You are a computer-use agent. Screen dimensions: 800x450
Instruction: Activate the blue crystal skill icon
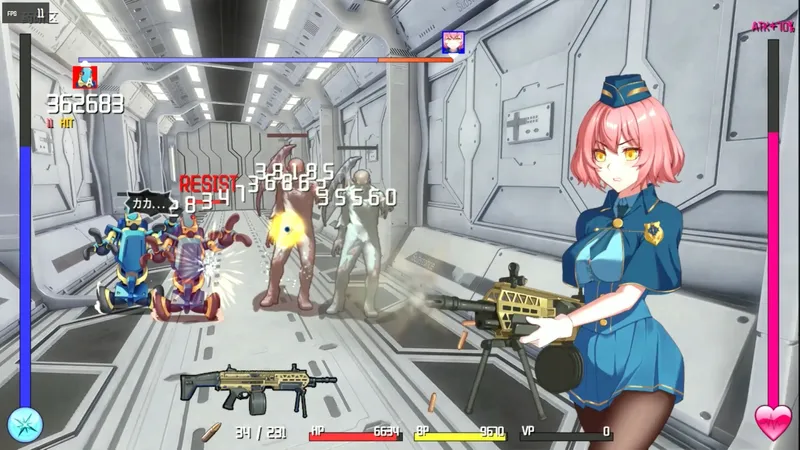pyautogui.click(x=25, y=424)
